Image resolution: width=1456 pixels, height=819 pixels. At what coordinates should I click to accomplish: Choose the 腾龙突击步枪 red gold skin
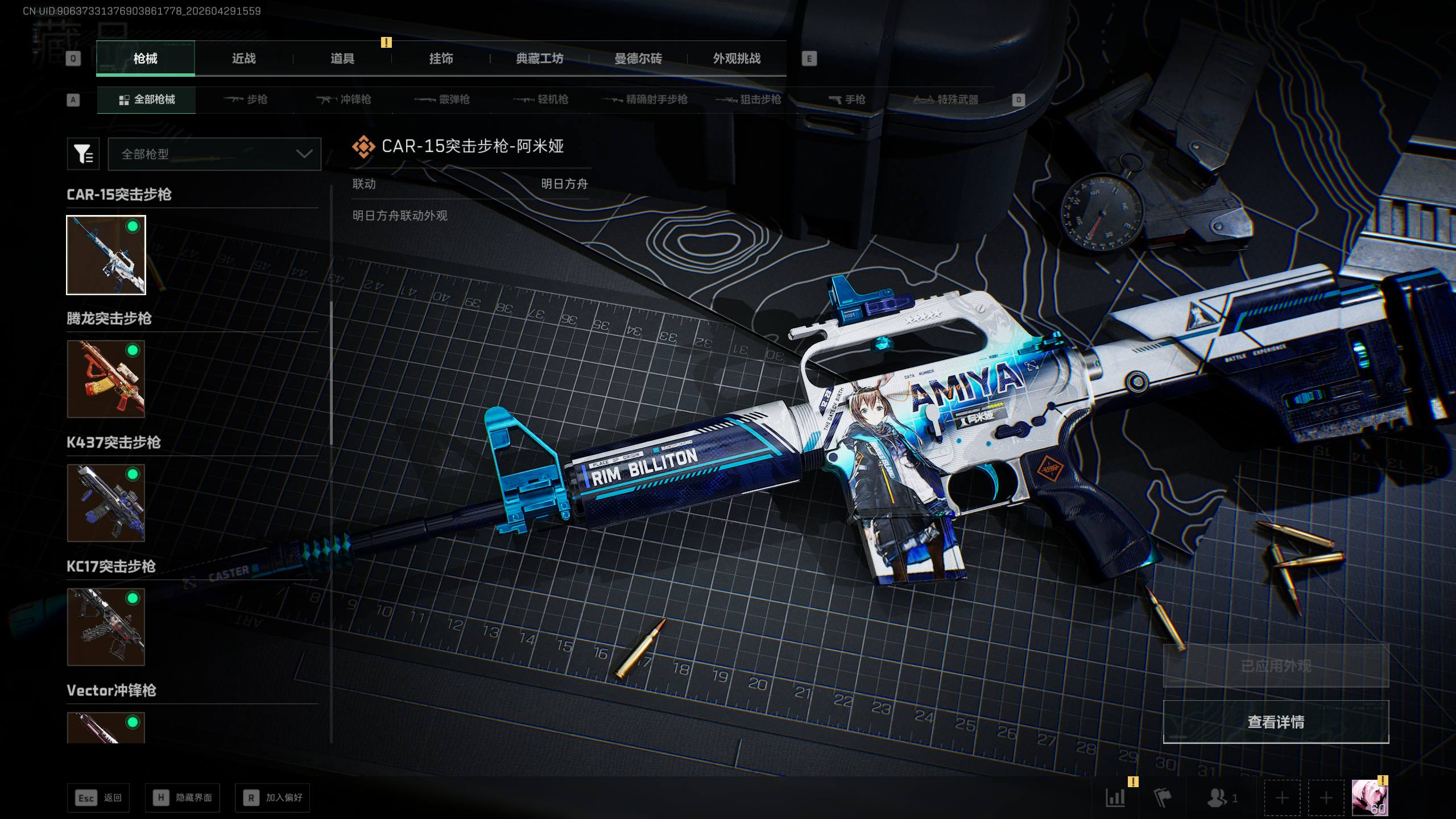106,379
